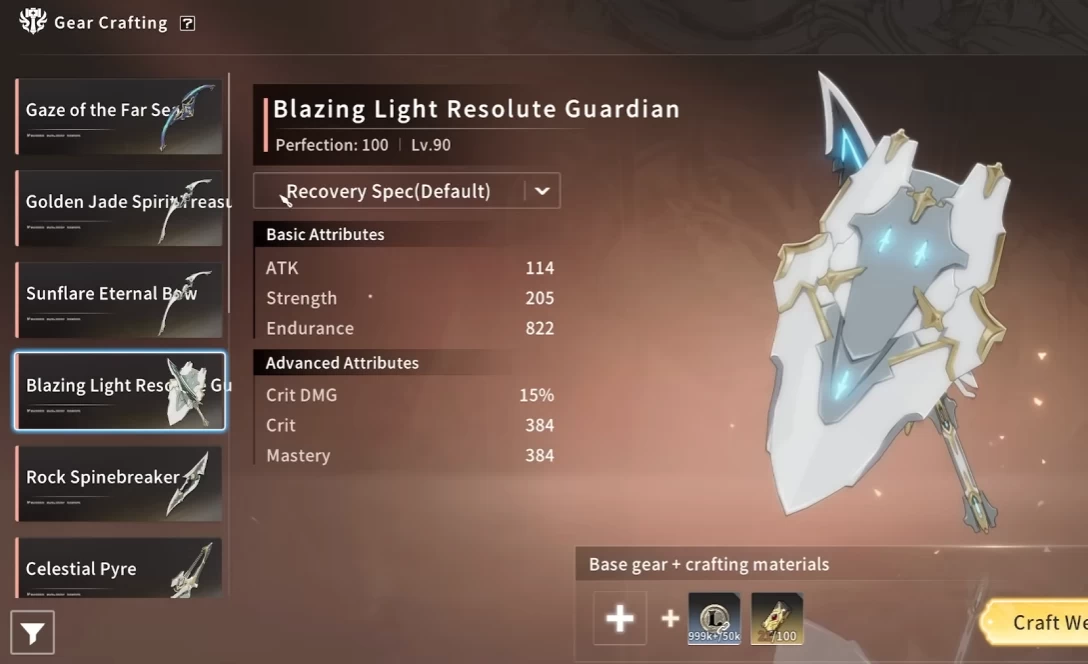The height and width of the screenshot is (664, 1088).
Task: Choose the Celestial Pyre weapon
Action: coord(119,568)
